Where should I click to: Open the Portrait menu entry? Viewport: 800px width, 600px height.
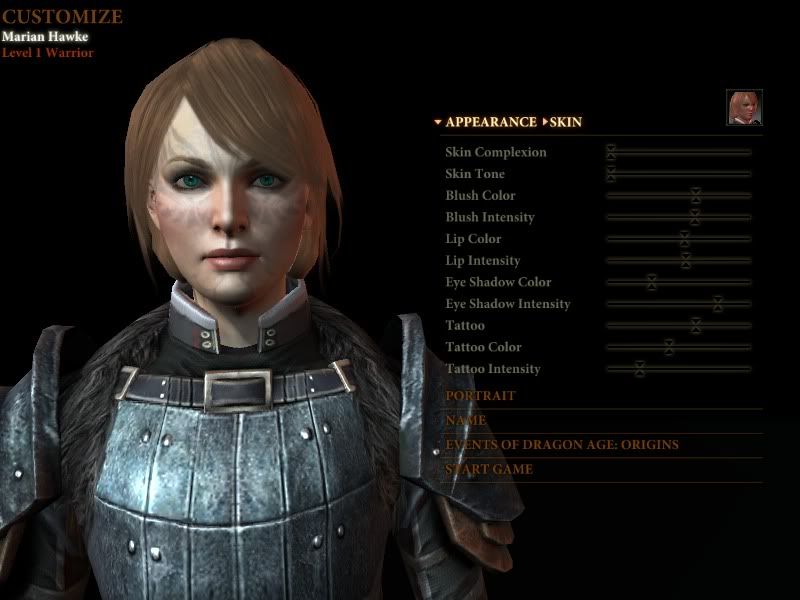(x=481, y=396)
